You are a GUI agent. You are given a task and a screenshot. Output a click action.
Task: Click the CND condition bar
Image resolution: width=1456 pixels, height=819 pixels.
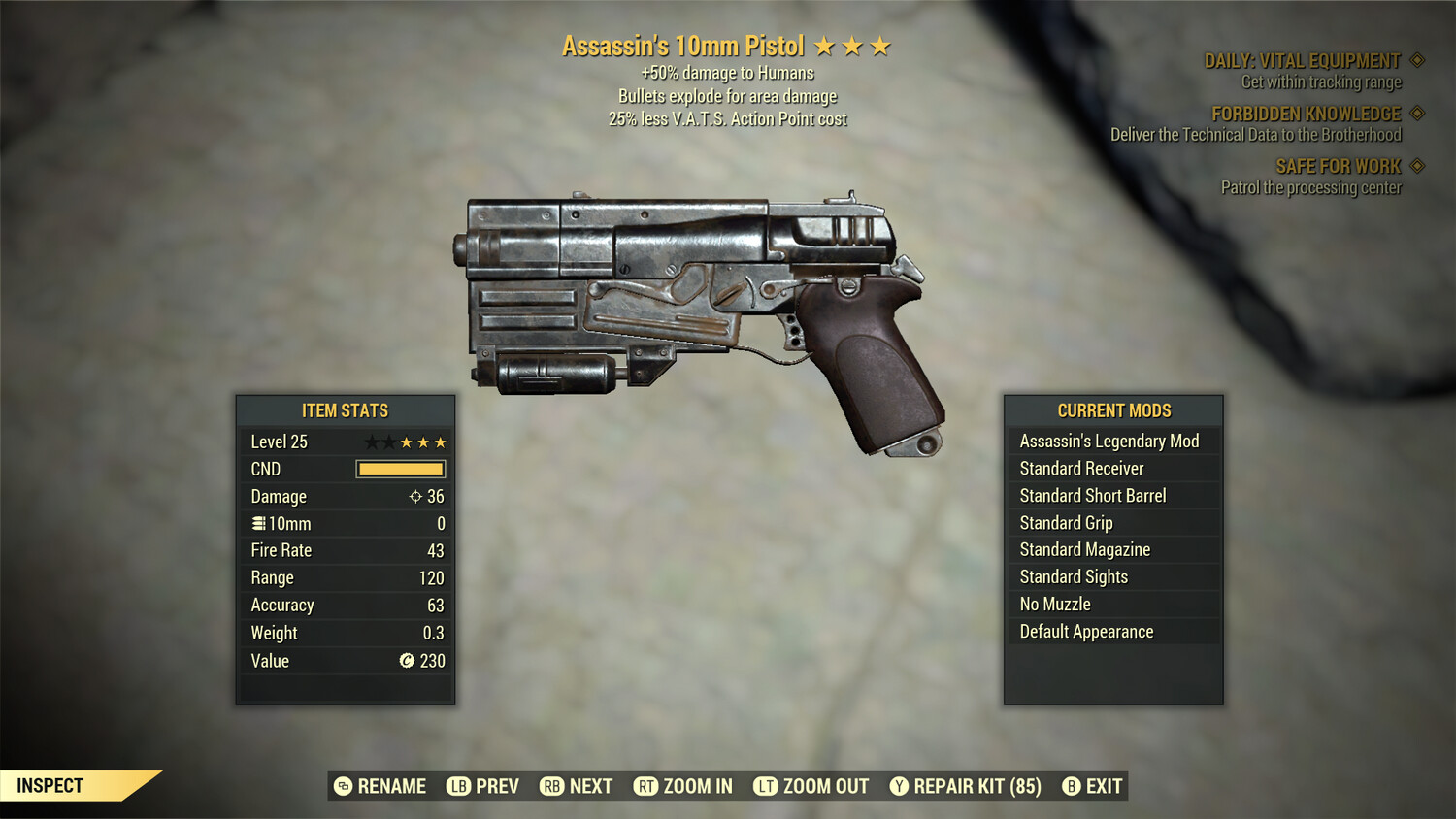click(x=400, y=469)
